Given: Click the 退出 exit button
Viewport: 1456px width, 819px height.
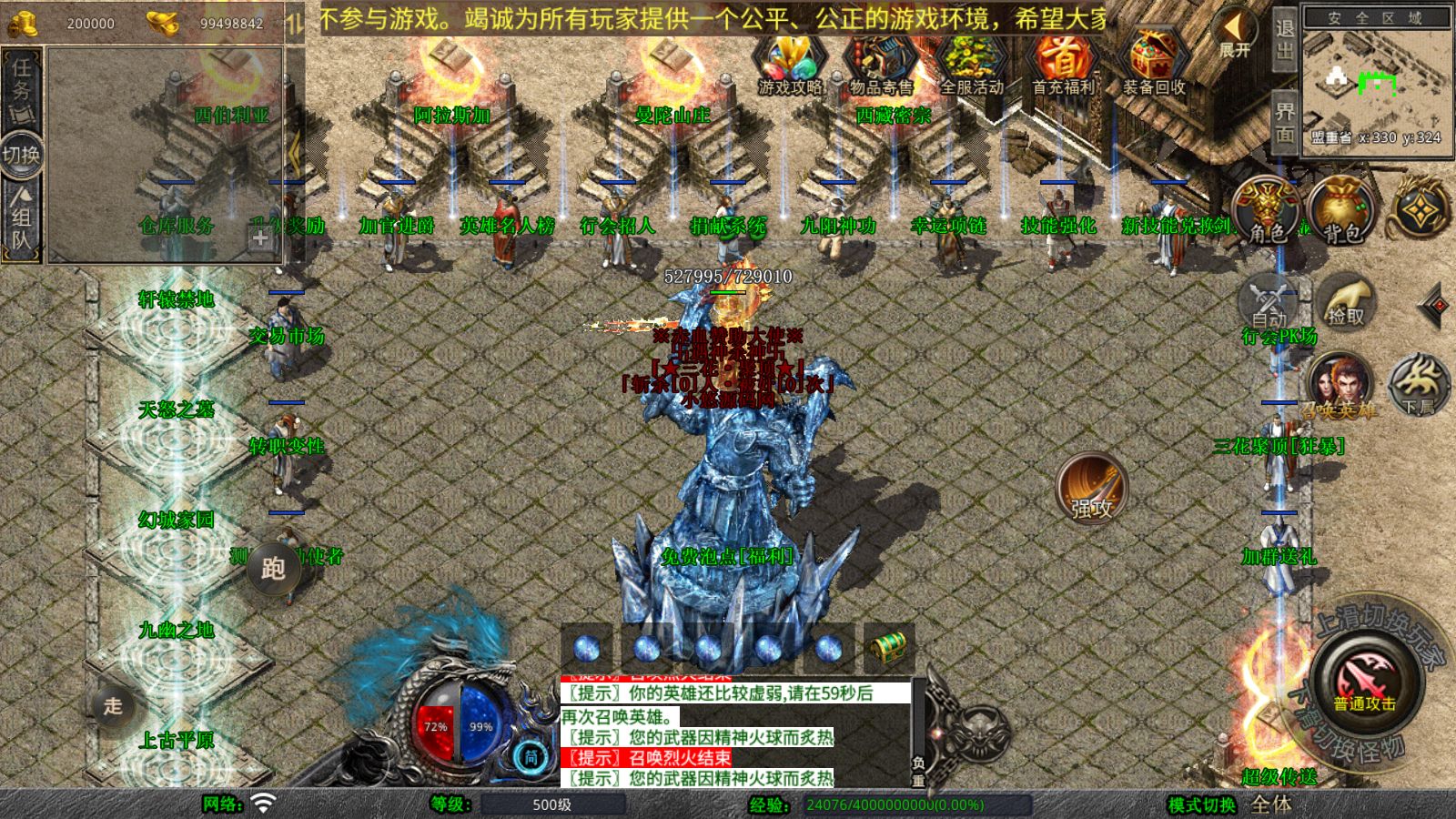Looking at the screenshot, I should (x=1284, y=39).
